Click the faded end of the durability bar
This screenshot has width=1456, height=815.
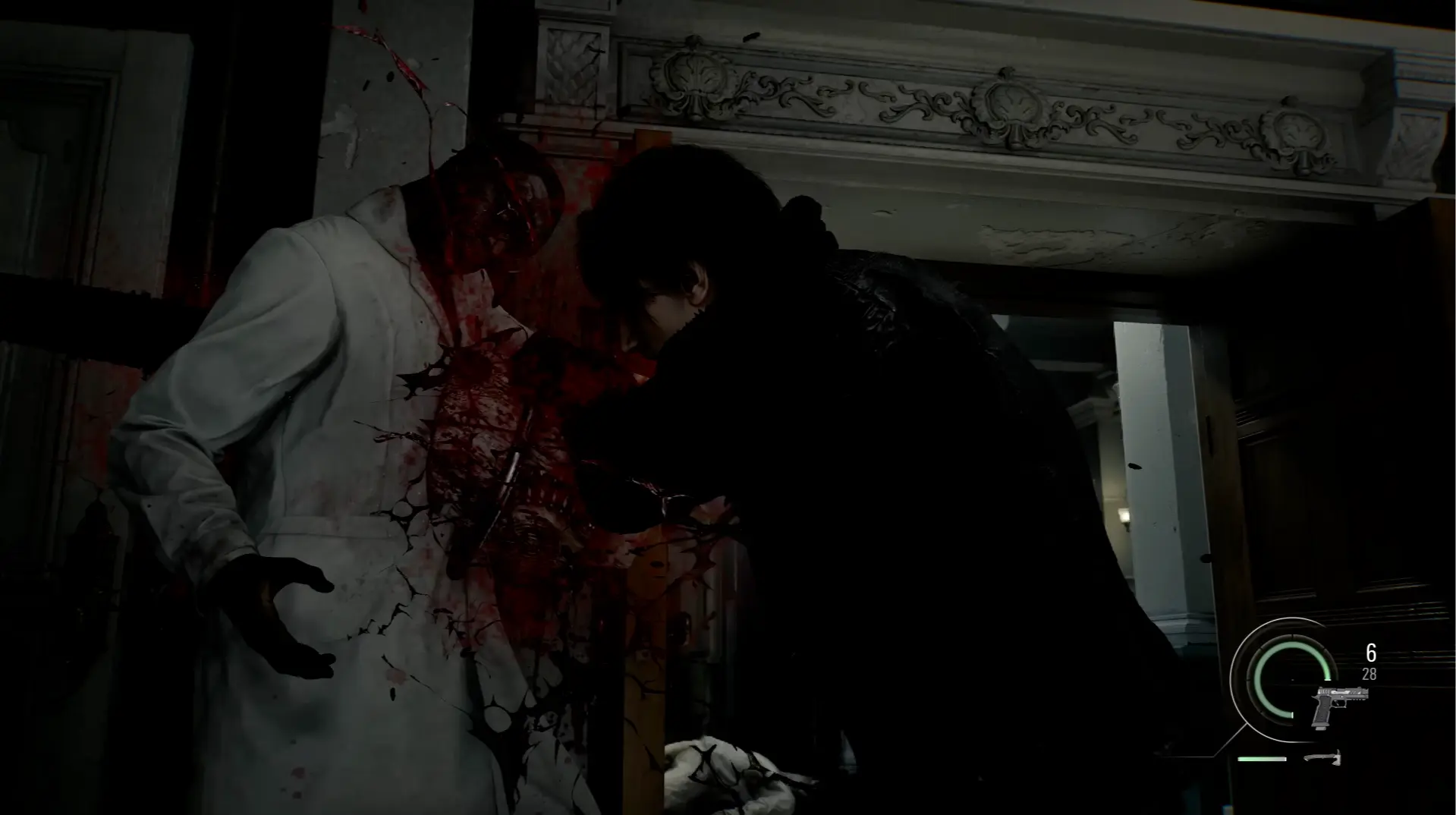1285,759
